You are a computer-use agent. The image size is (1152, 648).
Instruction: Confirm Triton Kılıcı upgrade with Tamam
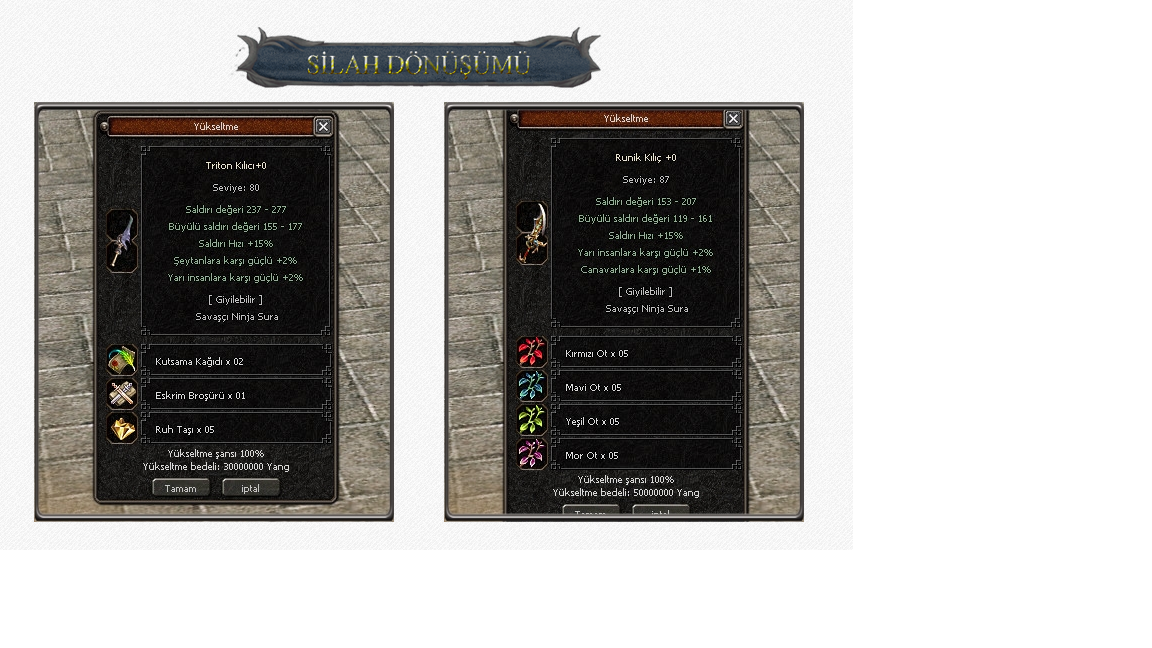181,488
